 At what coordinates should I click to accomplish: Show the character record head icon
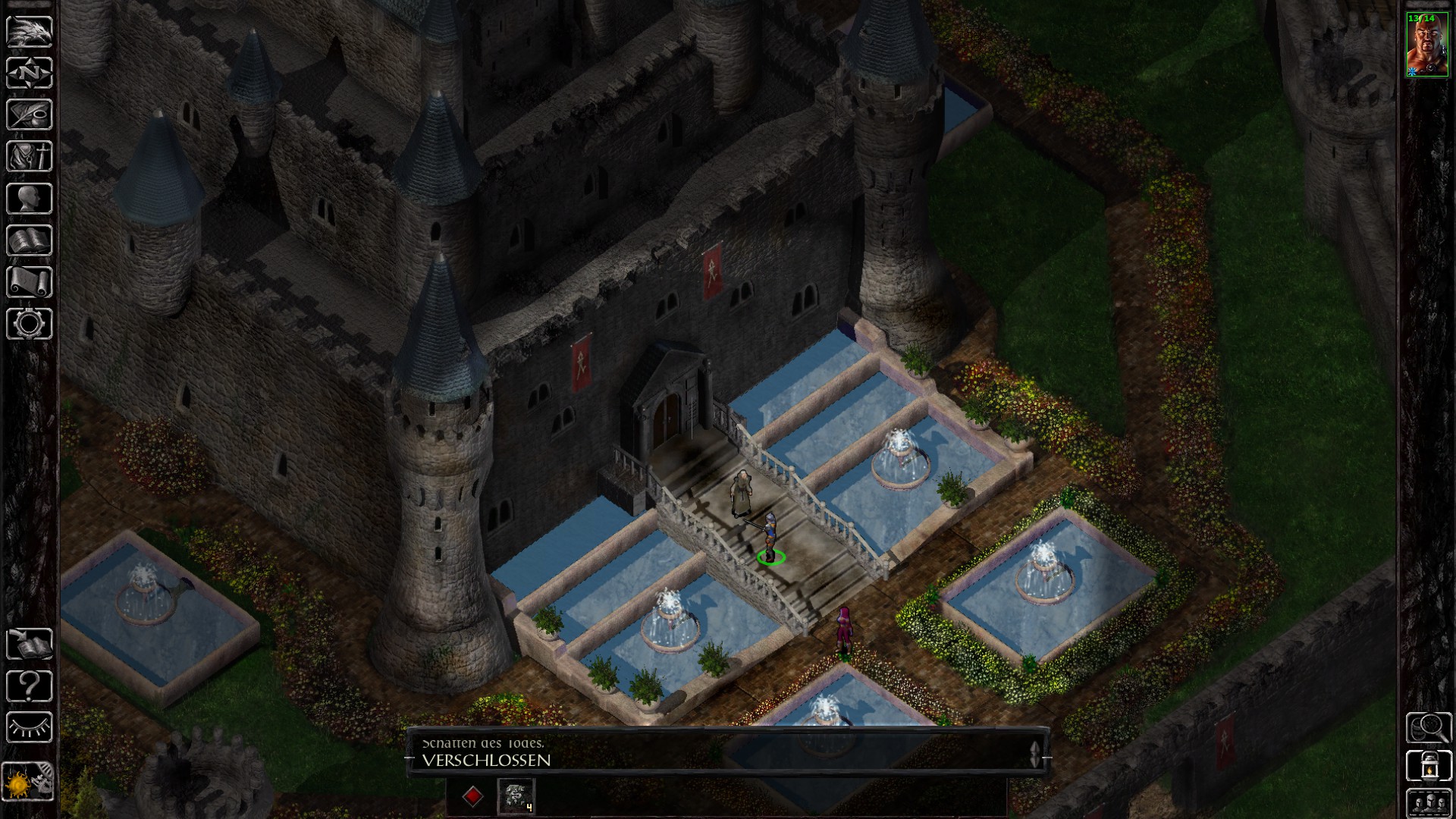[x=30, y=199]
